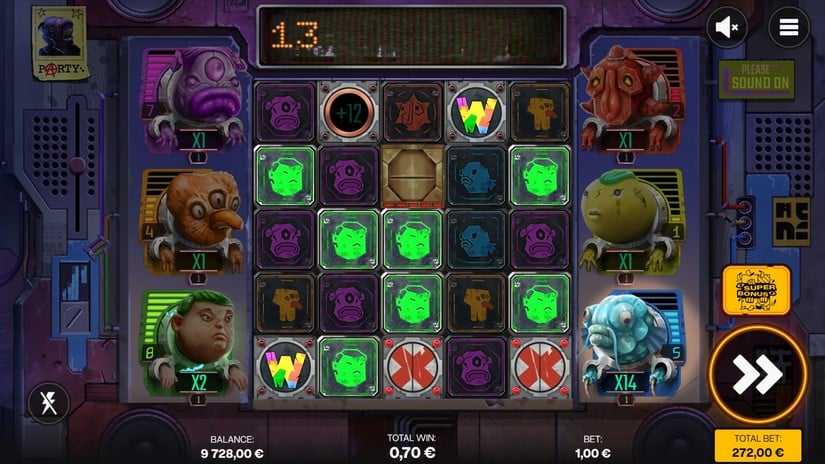
Task: Toggle the muted sound speaker icon
Action: 727,28
